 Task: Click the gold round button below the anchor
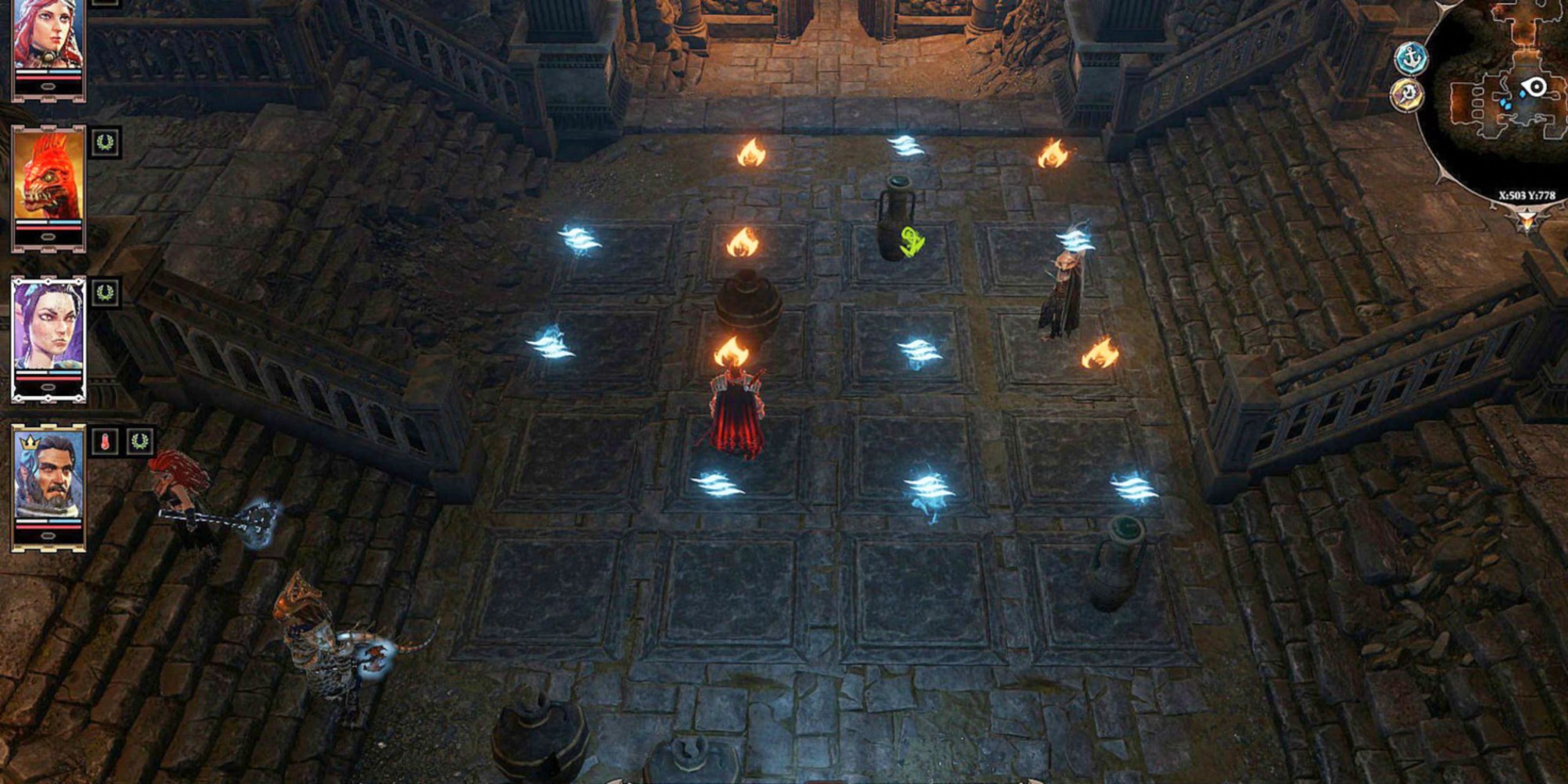tap(1406, 96)
